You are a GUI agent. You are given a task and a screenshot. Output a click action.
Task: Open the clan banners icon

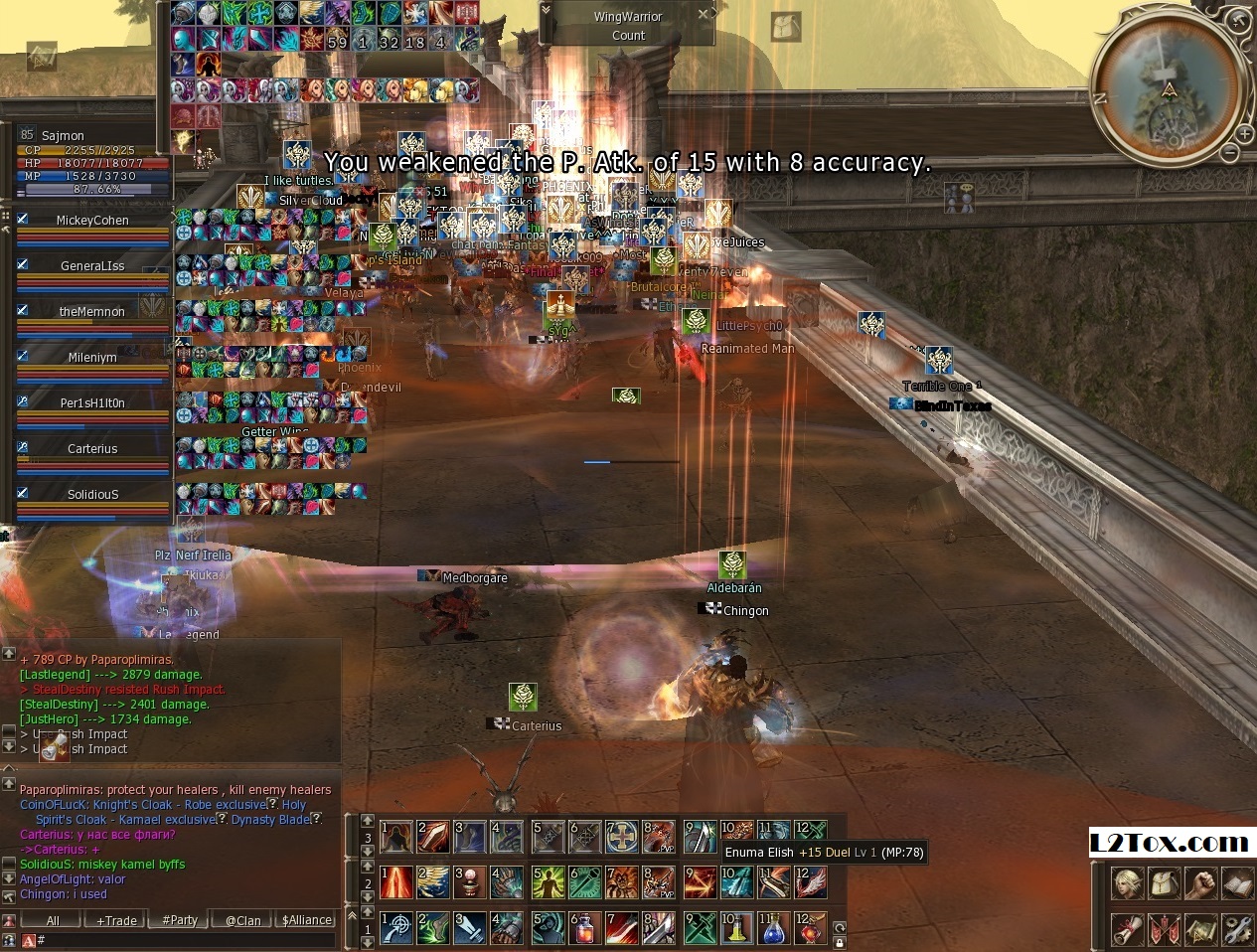[1164, 929]
